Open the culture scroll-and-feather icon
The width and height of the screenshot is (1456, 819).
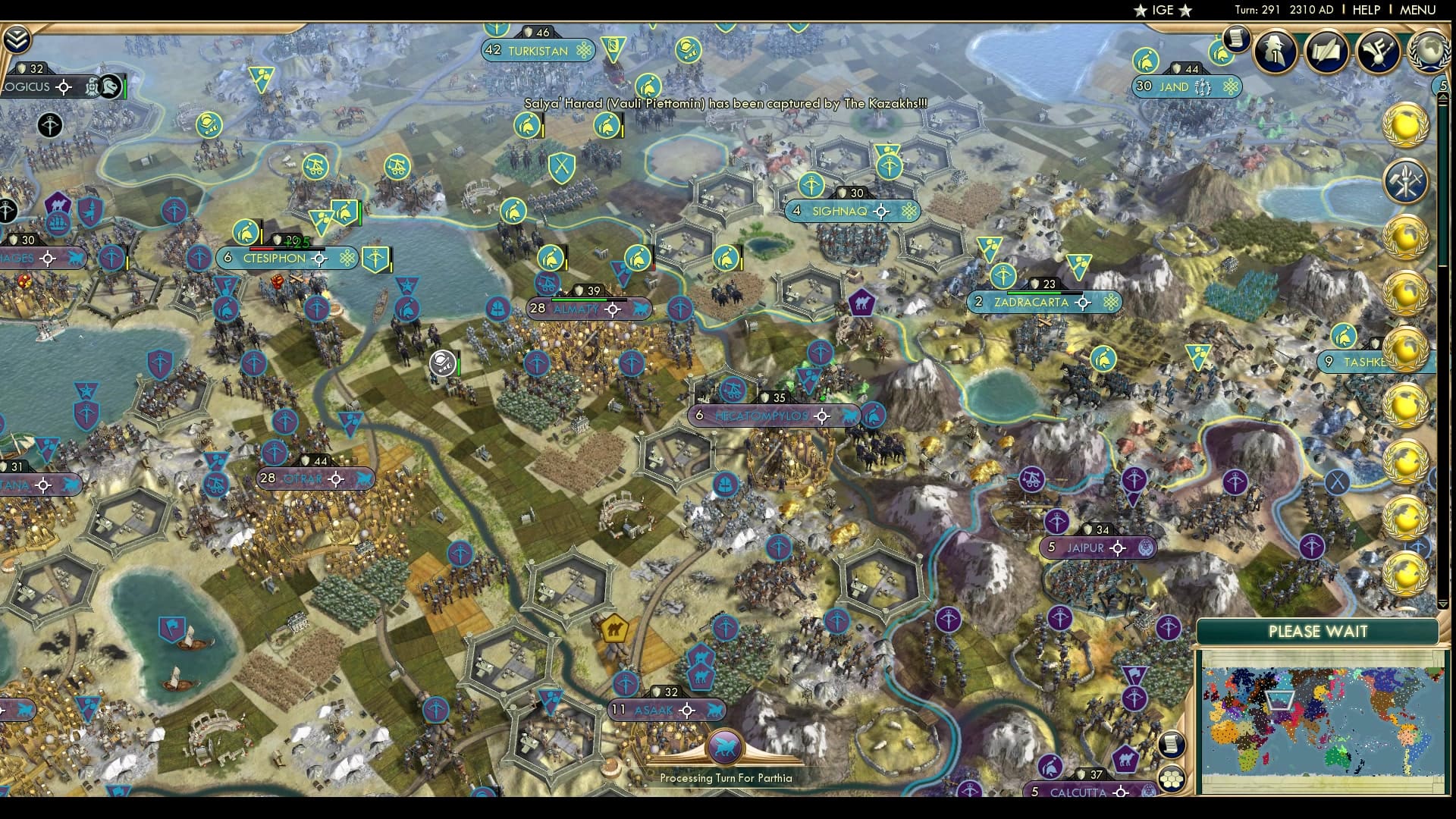pyautogui.click(x=1380, y=52)
